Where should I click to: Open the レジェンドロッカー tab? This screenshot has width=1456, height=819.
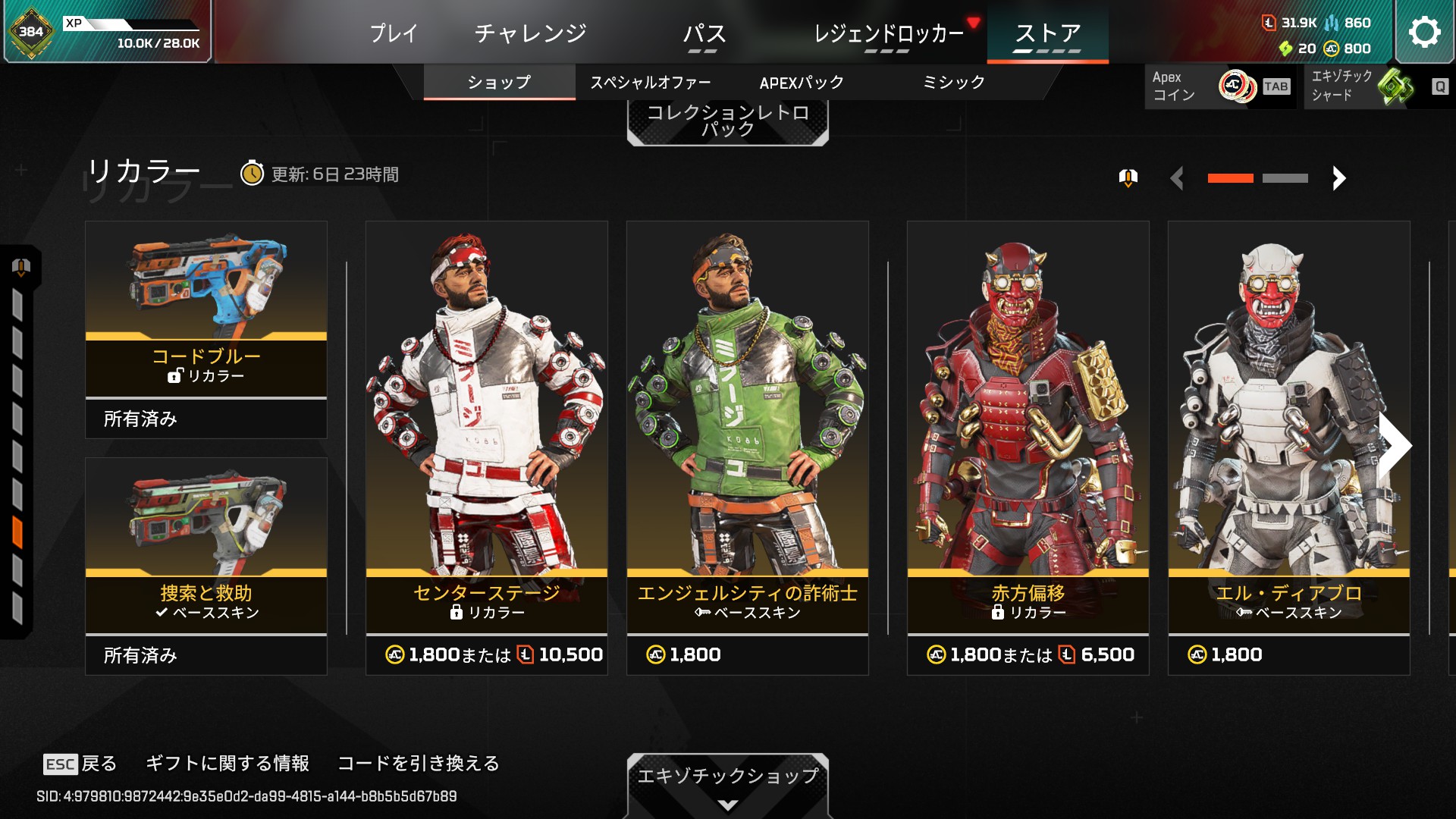(x=888, y=33)
